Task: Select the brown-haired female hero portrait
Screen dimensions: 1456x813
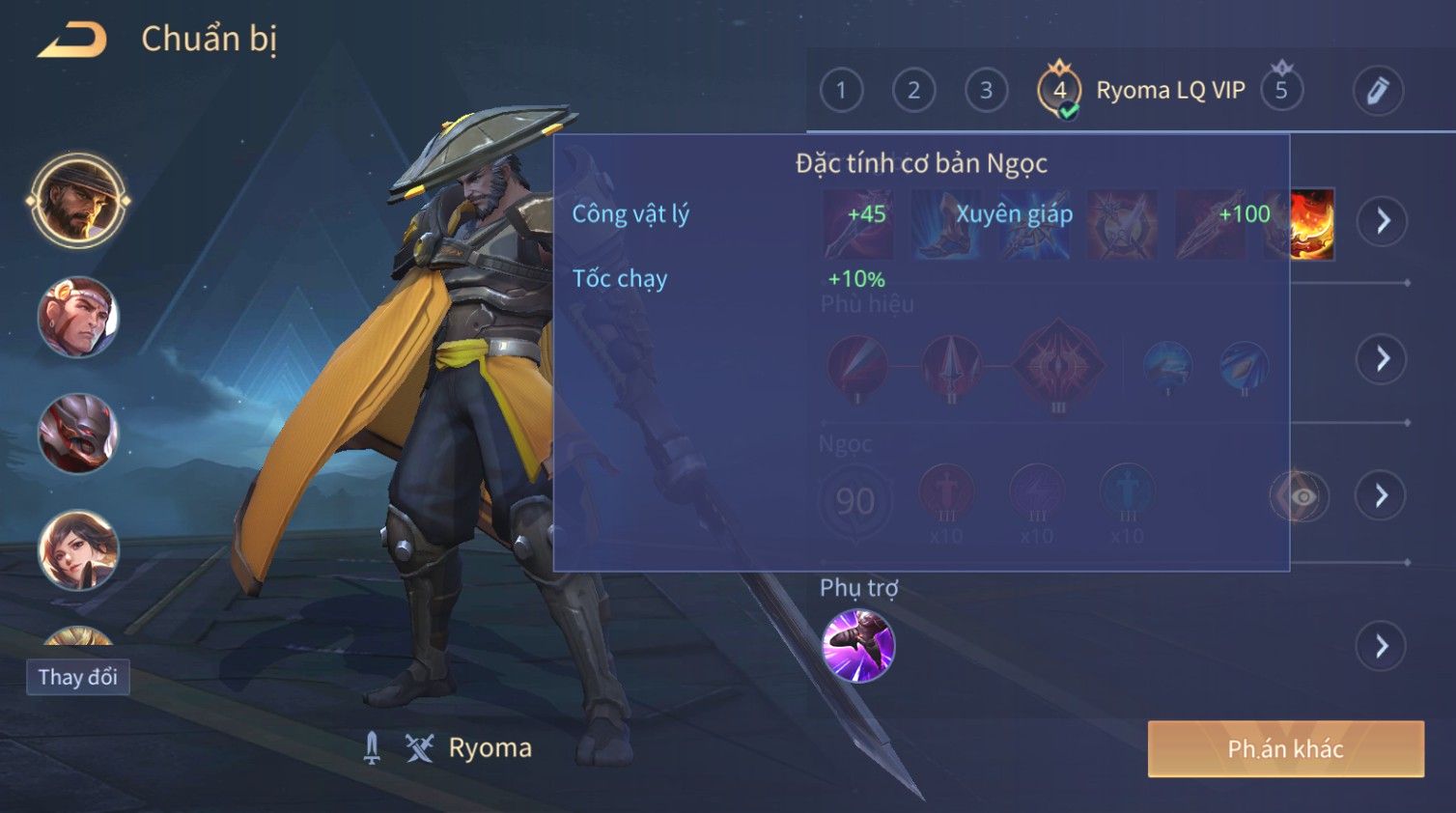Action: tap(78, 548)
